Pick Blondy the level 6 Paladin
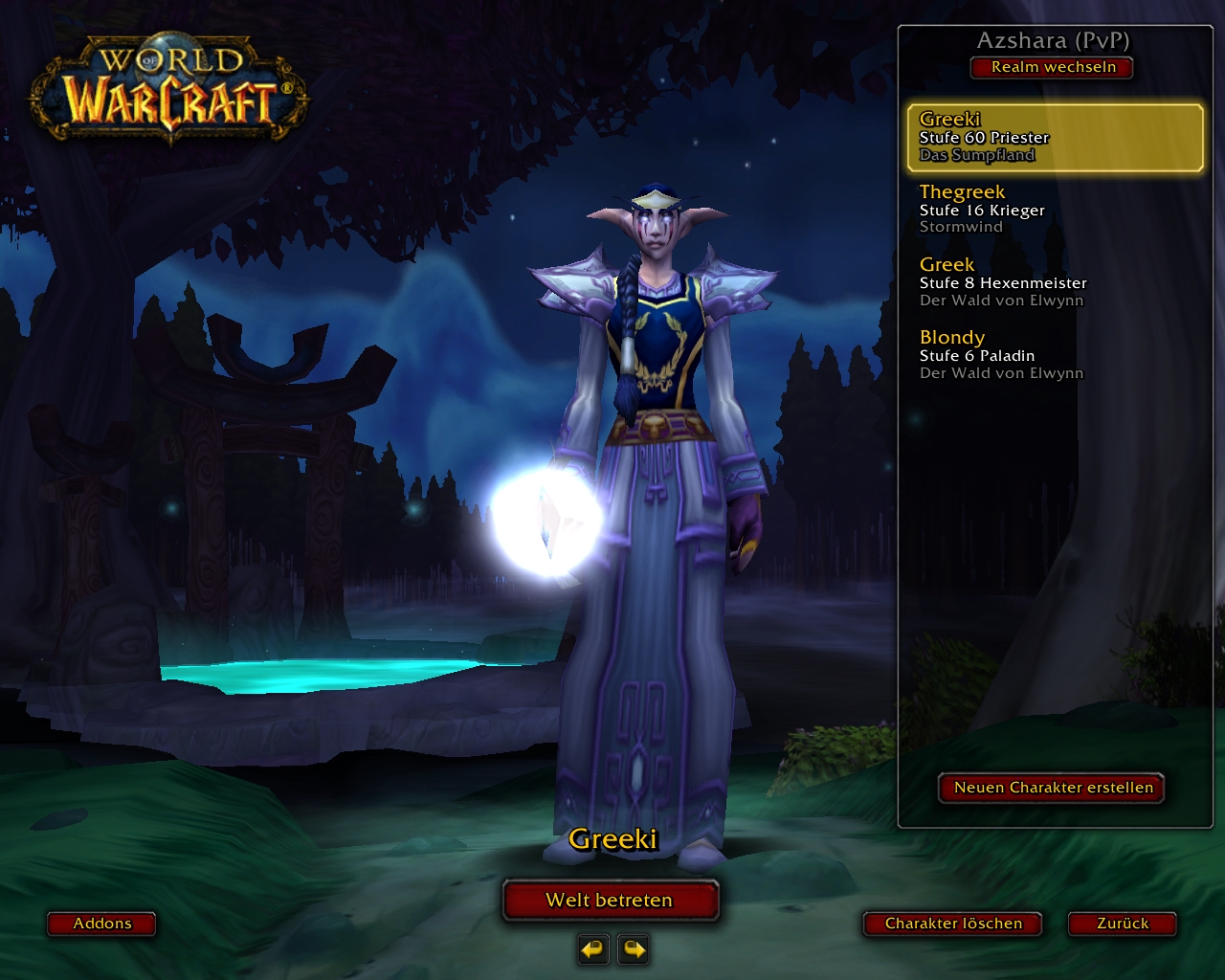Image resolution: width=1225 pixels, height=980 pixels. click(x=1053, y=355)
